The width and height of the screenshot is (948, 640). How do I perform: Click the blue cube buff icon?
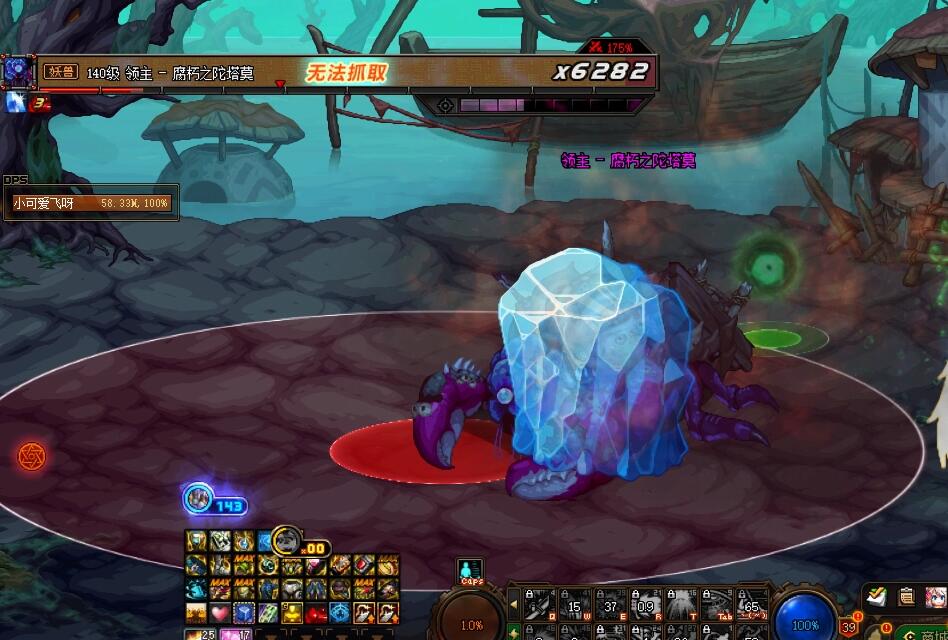(x=243, y=612)
